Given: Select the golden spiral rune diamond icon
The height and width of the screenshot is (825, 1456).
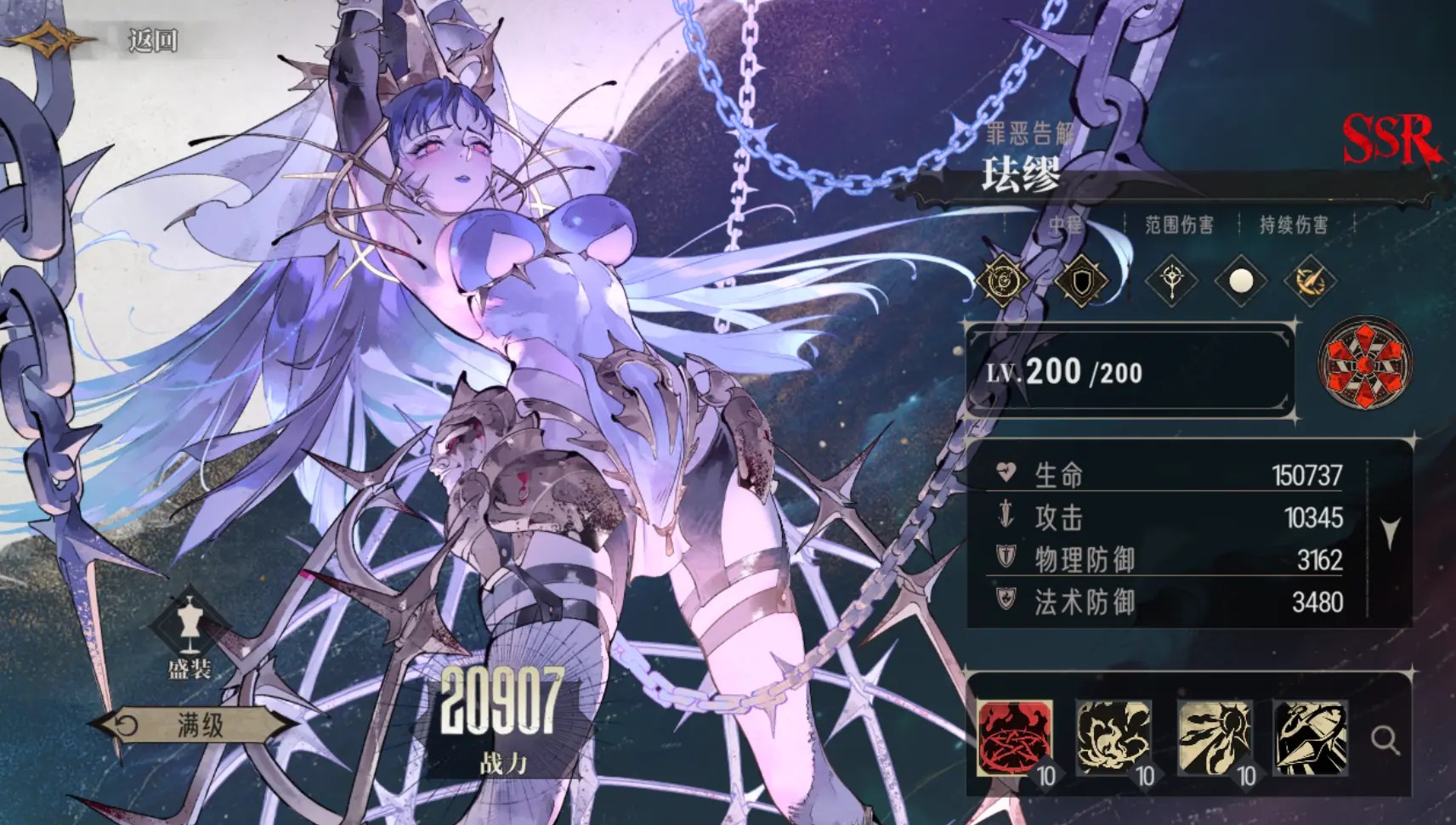Looking at the screenshot, I should point(1003,280).
